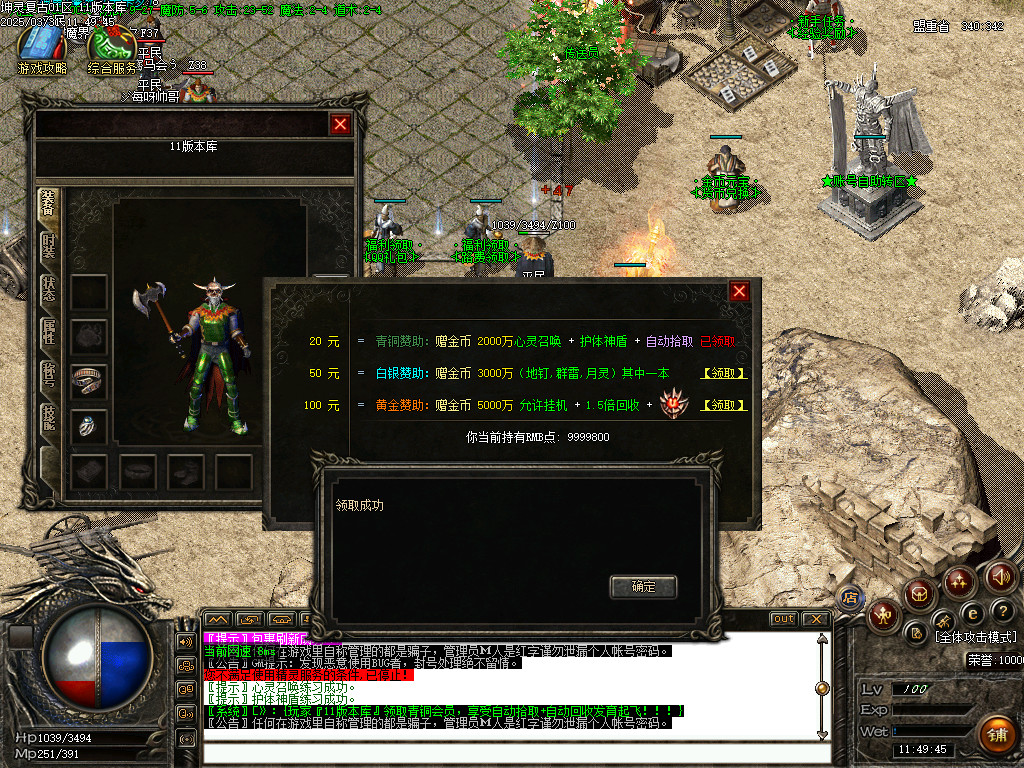Close the chat log panel

[815, 619]
